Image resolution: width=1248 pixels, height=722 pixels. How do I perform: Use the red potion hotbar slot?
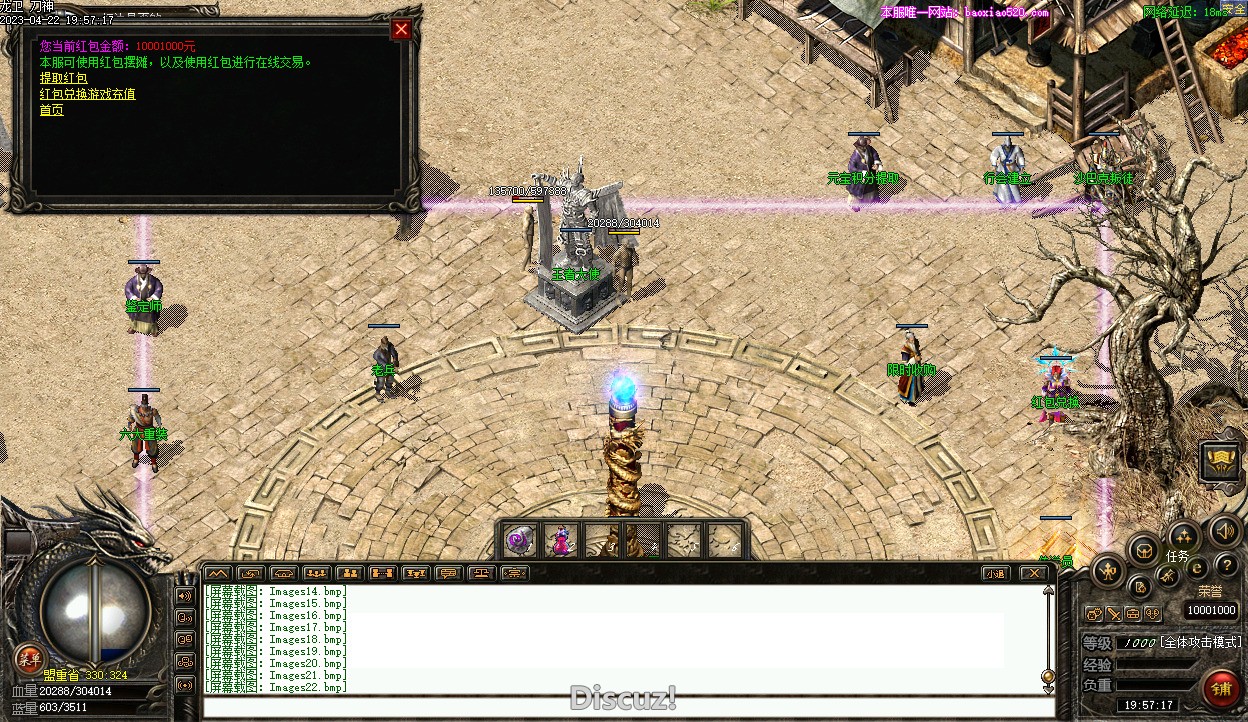[x=560, y=540]
